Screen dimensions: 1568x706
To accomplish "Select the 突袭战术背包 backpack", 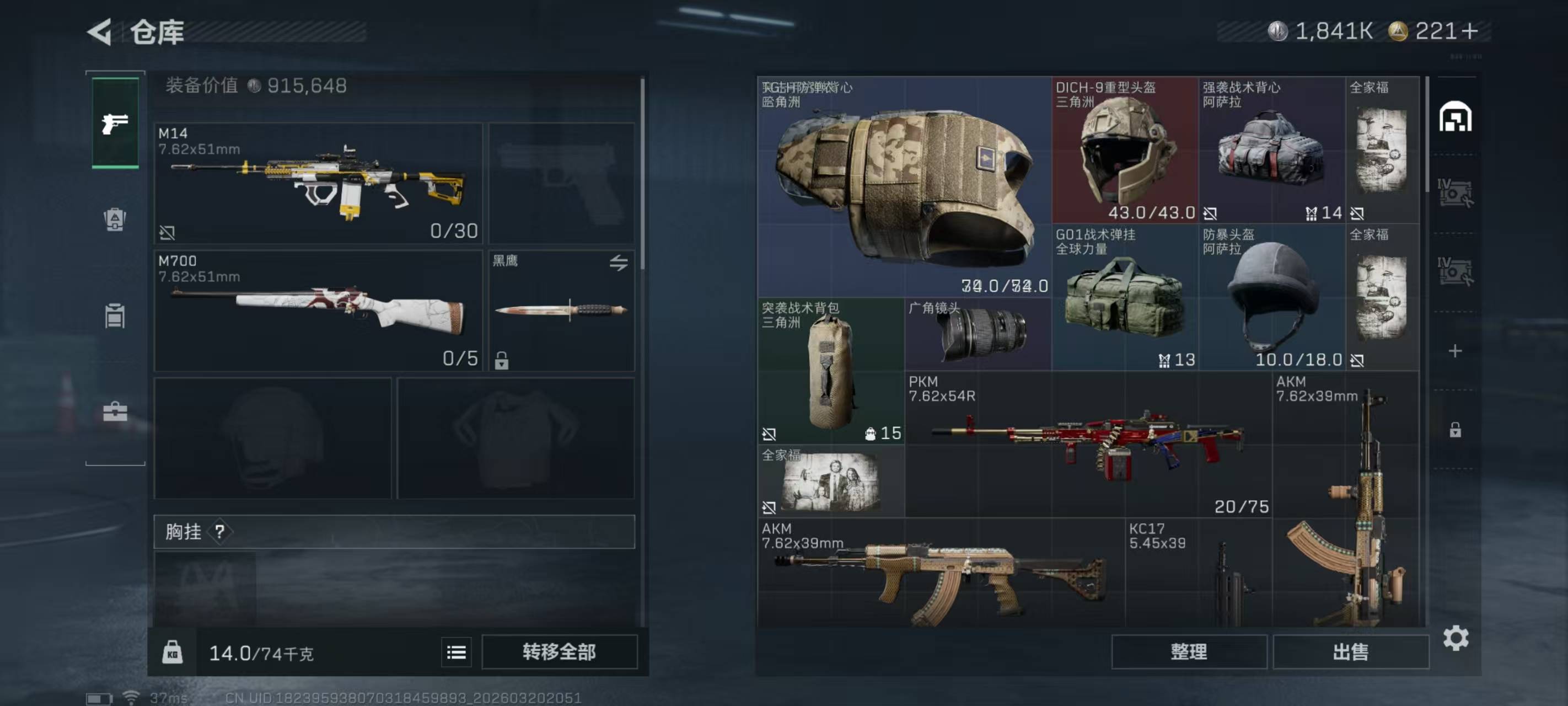I will (830, 370).
